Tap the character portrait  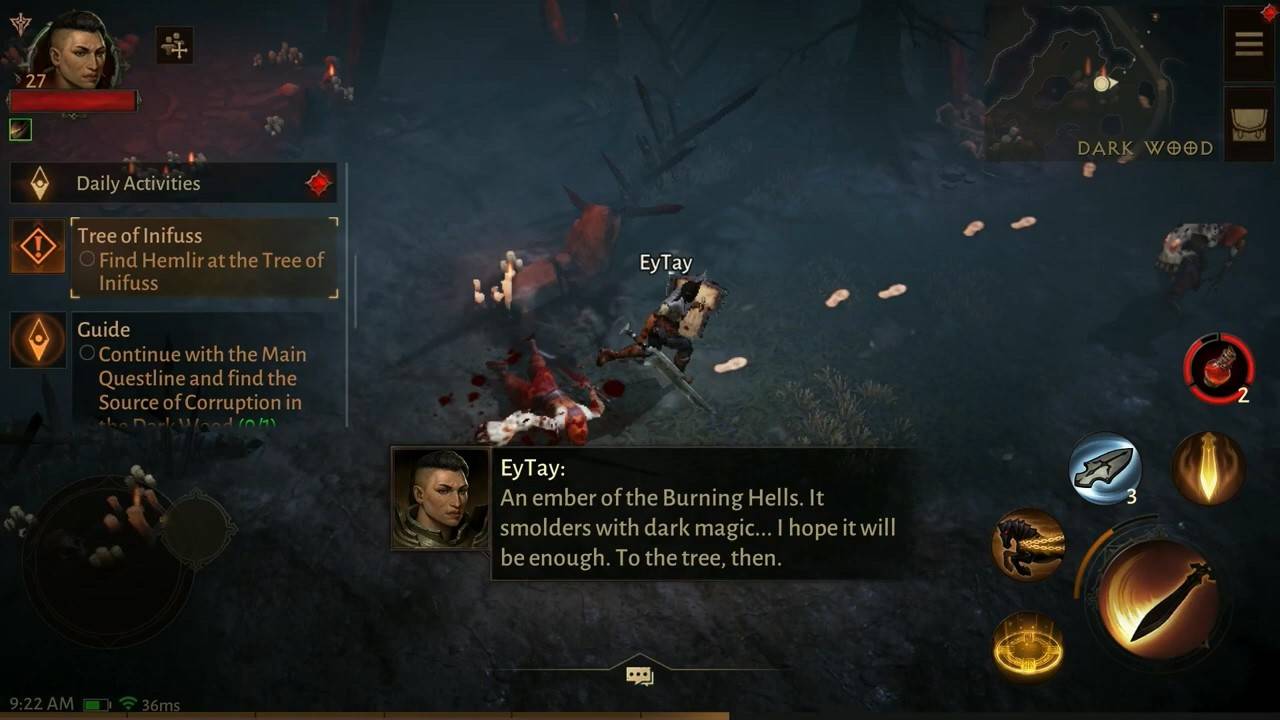point(72,52)
